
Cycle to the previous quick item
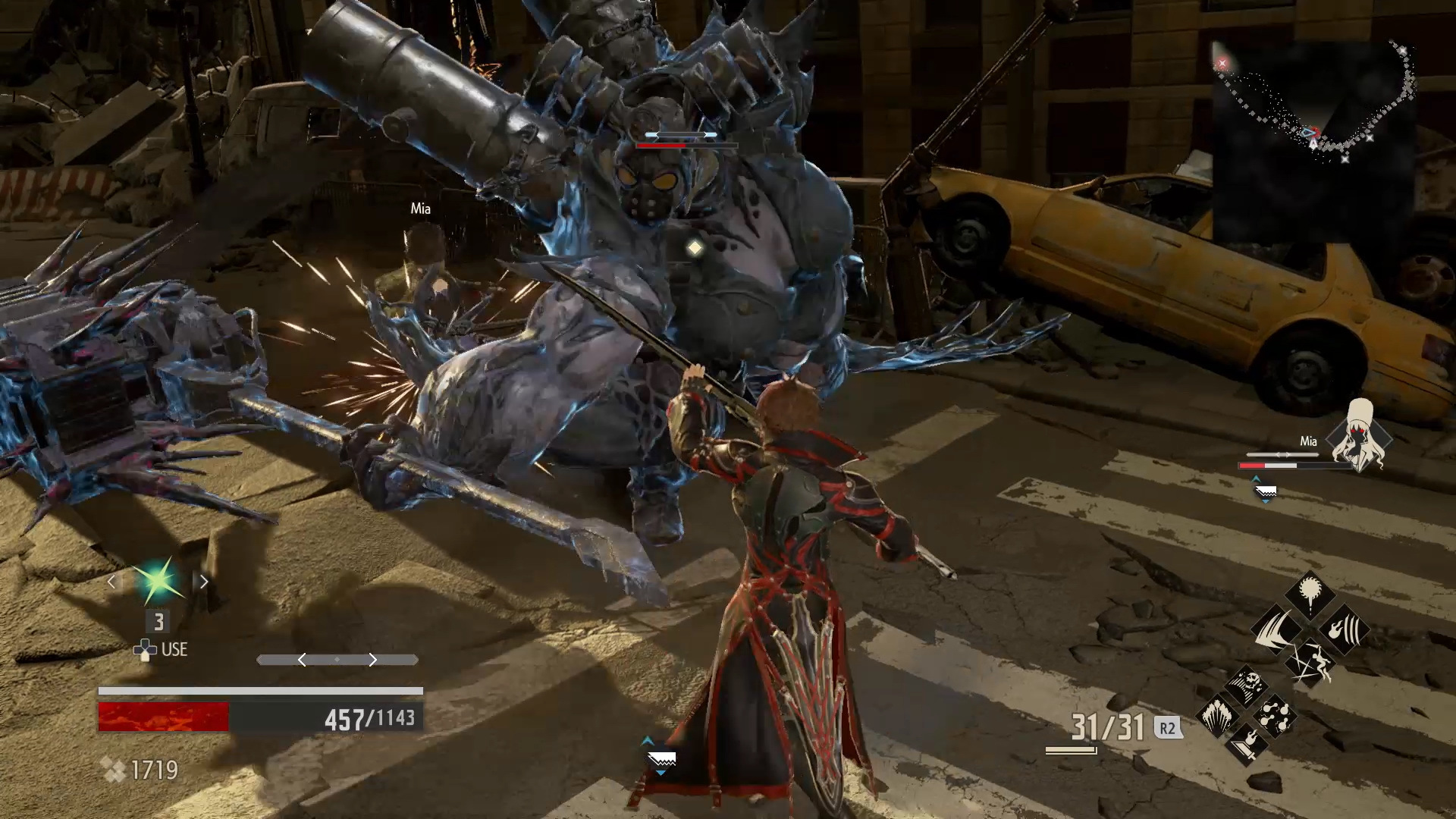[112, 582]
